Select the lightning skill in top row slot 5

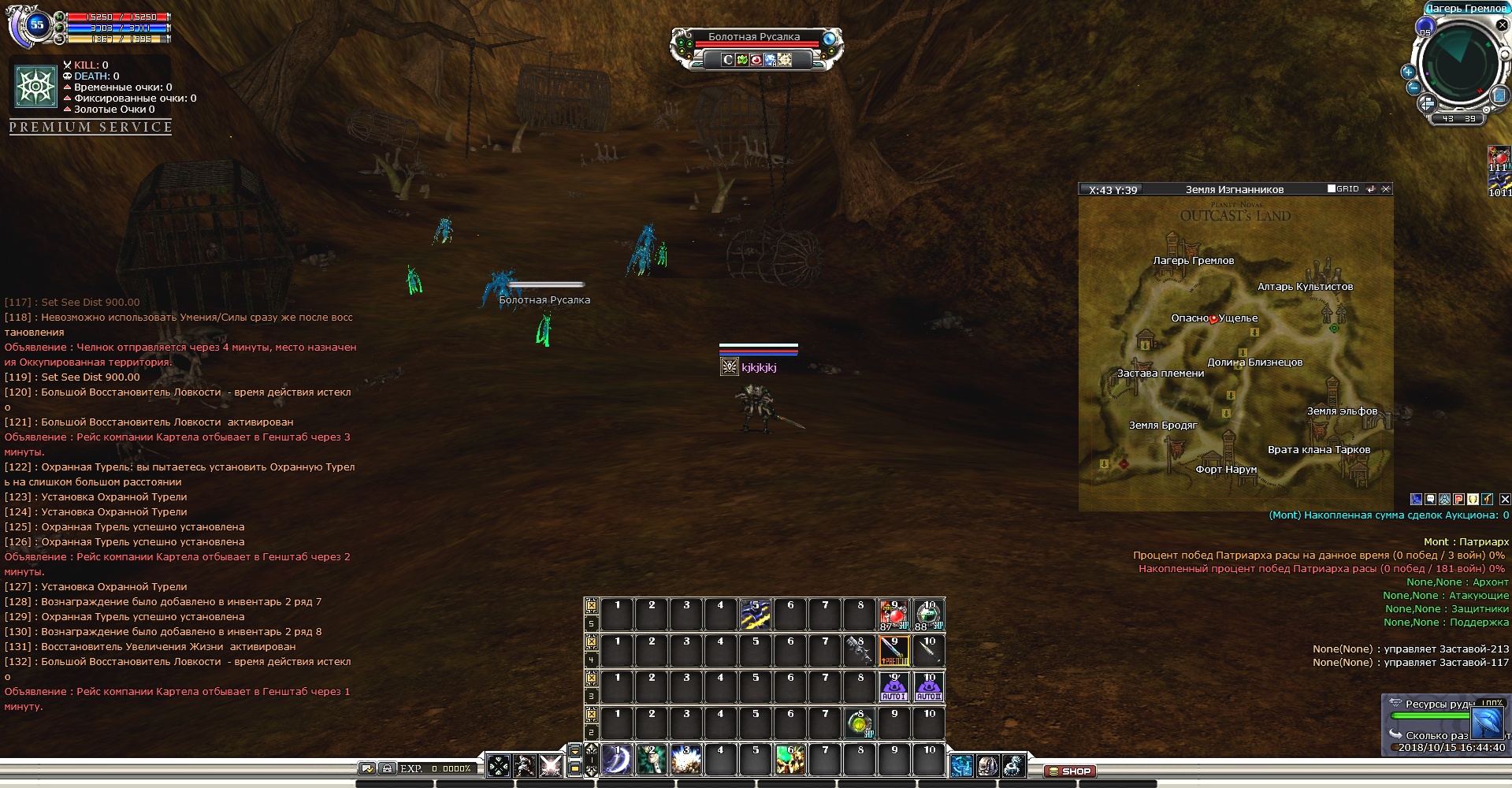coord(755,615)
